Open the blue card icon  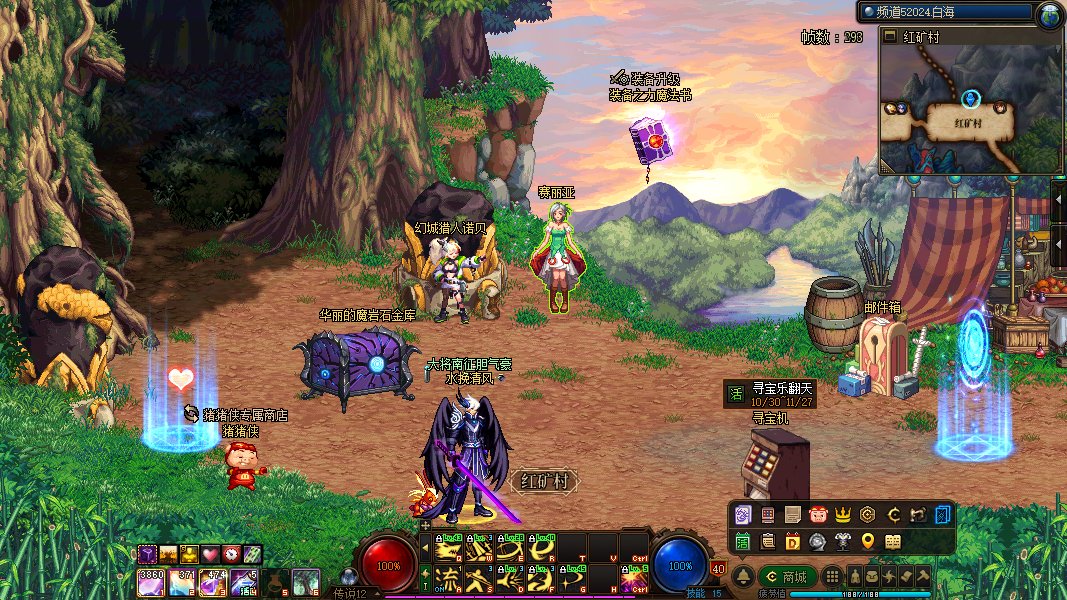(x=943, y=515)
